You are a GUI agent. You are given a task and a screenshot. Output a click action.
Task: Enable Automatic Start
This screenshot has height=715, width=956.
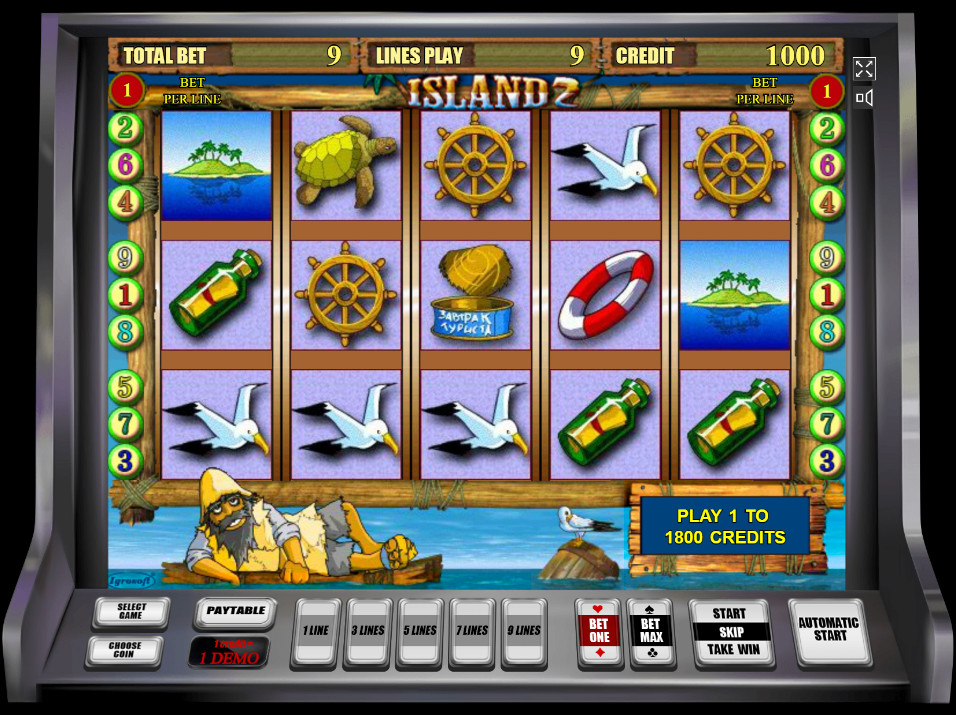(829, 630)
